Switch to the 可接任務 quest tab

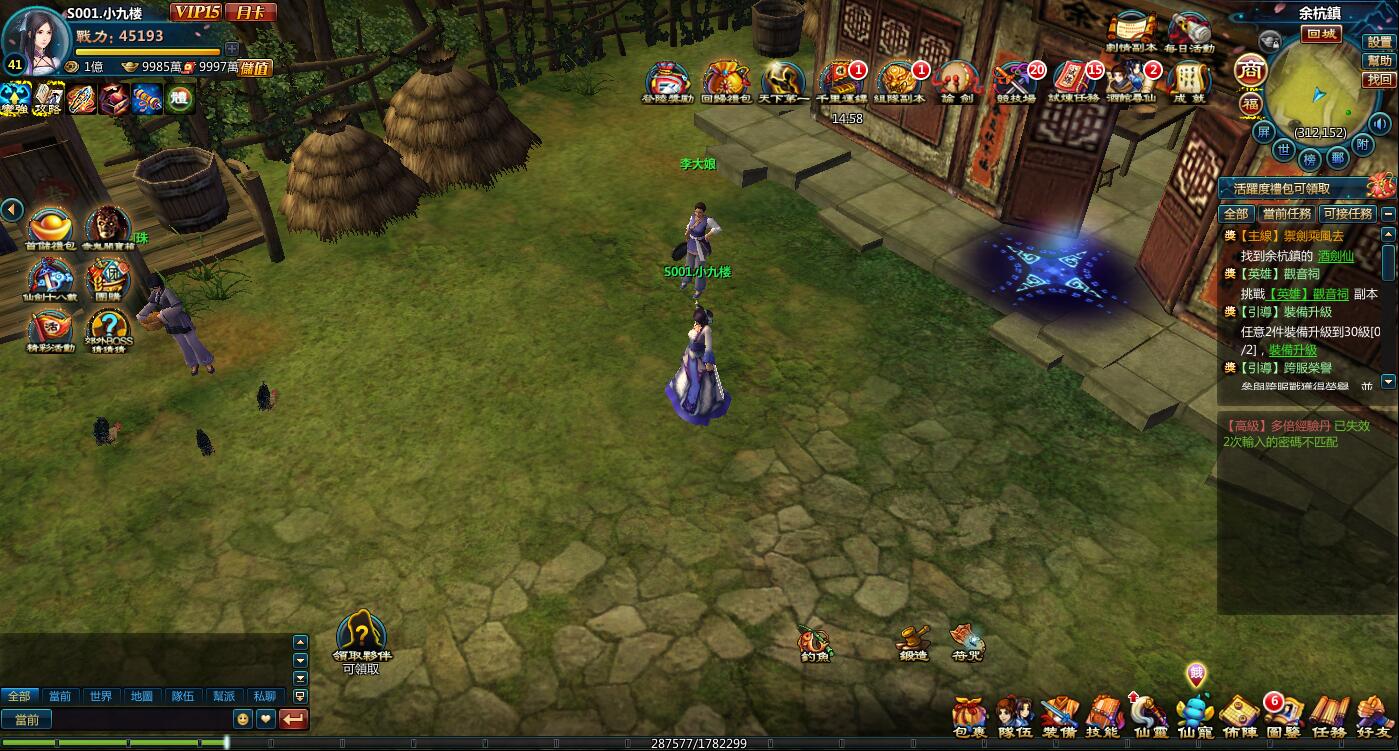1347,214
